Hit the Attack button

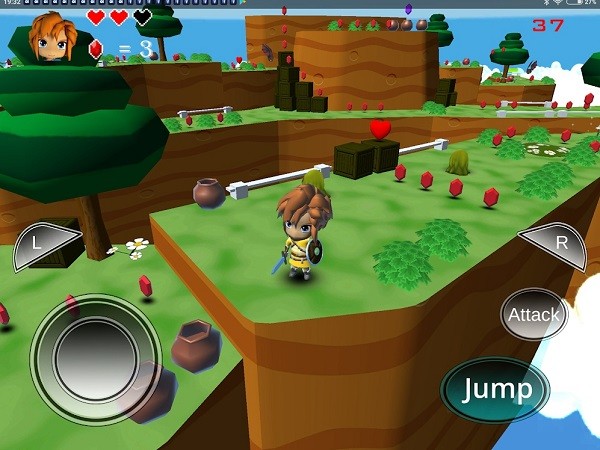(x=534, y=315)
